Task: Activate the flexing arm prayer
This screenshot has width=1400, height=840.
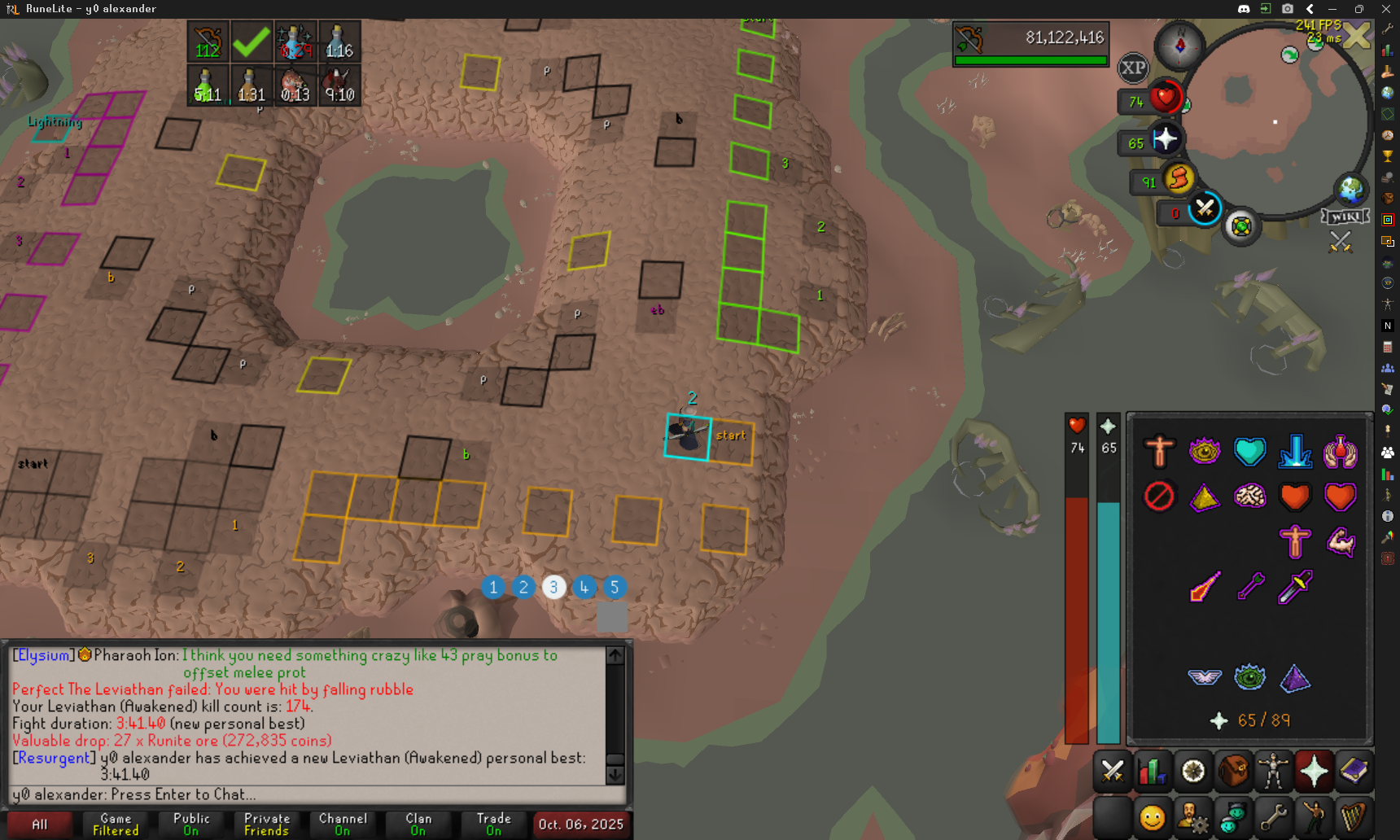Action: (x=1340, y=541)
